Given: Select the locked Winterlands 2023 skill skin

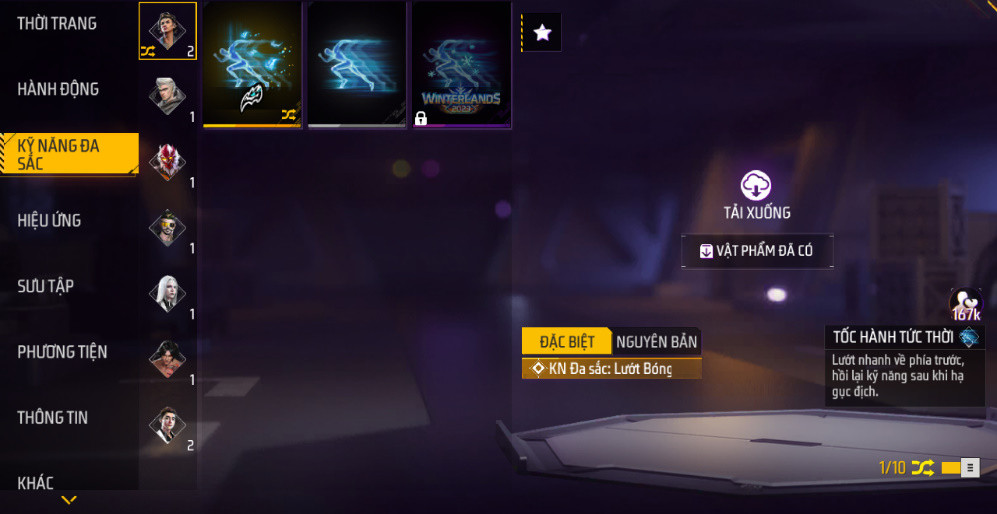Looking at the screenshot, I should 461,64.
